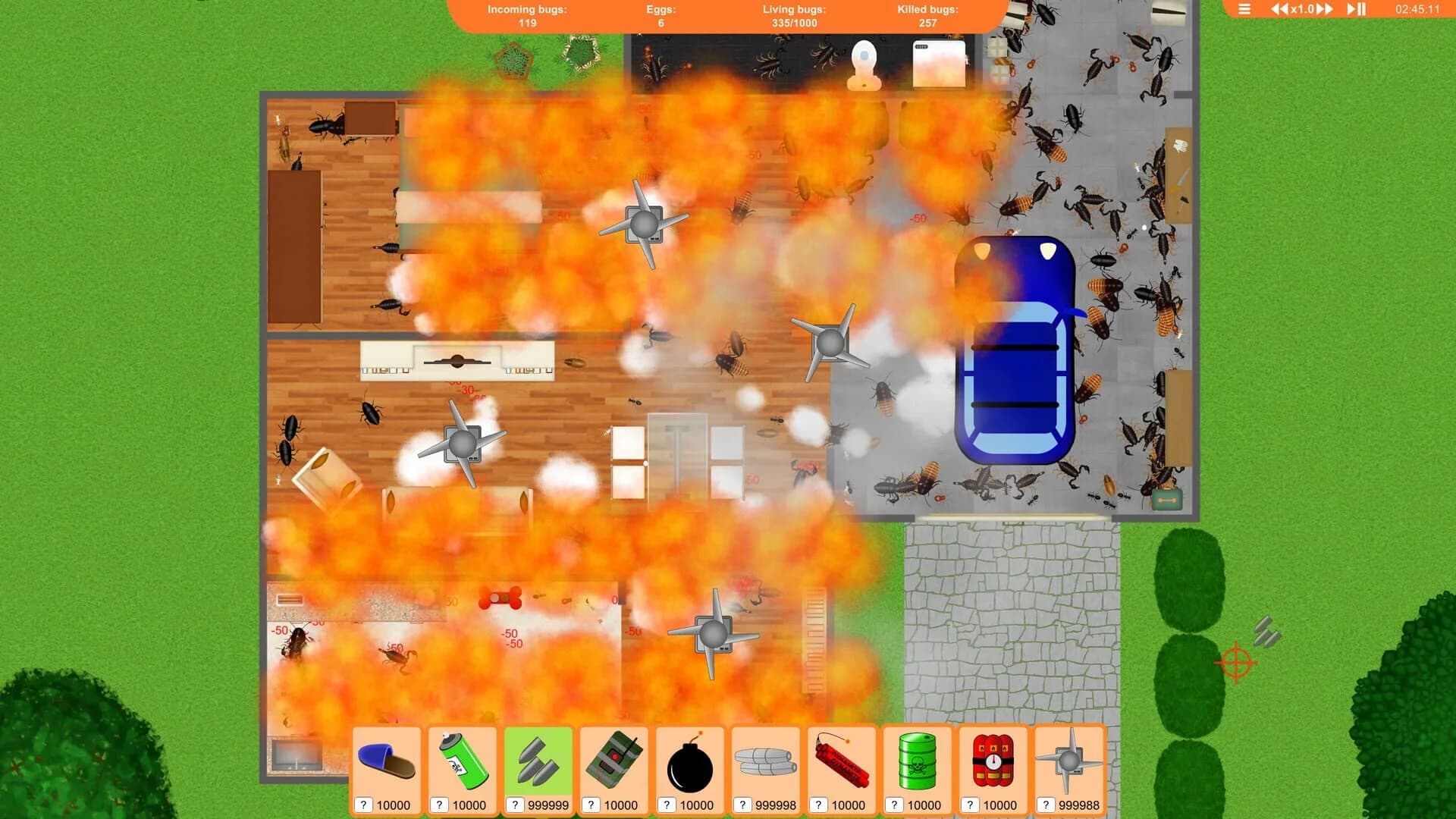The width and height of the screenshot is (1456, 819).
Task: Resume play using the play control
Action: pos(1350,9)
